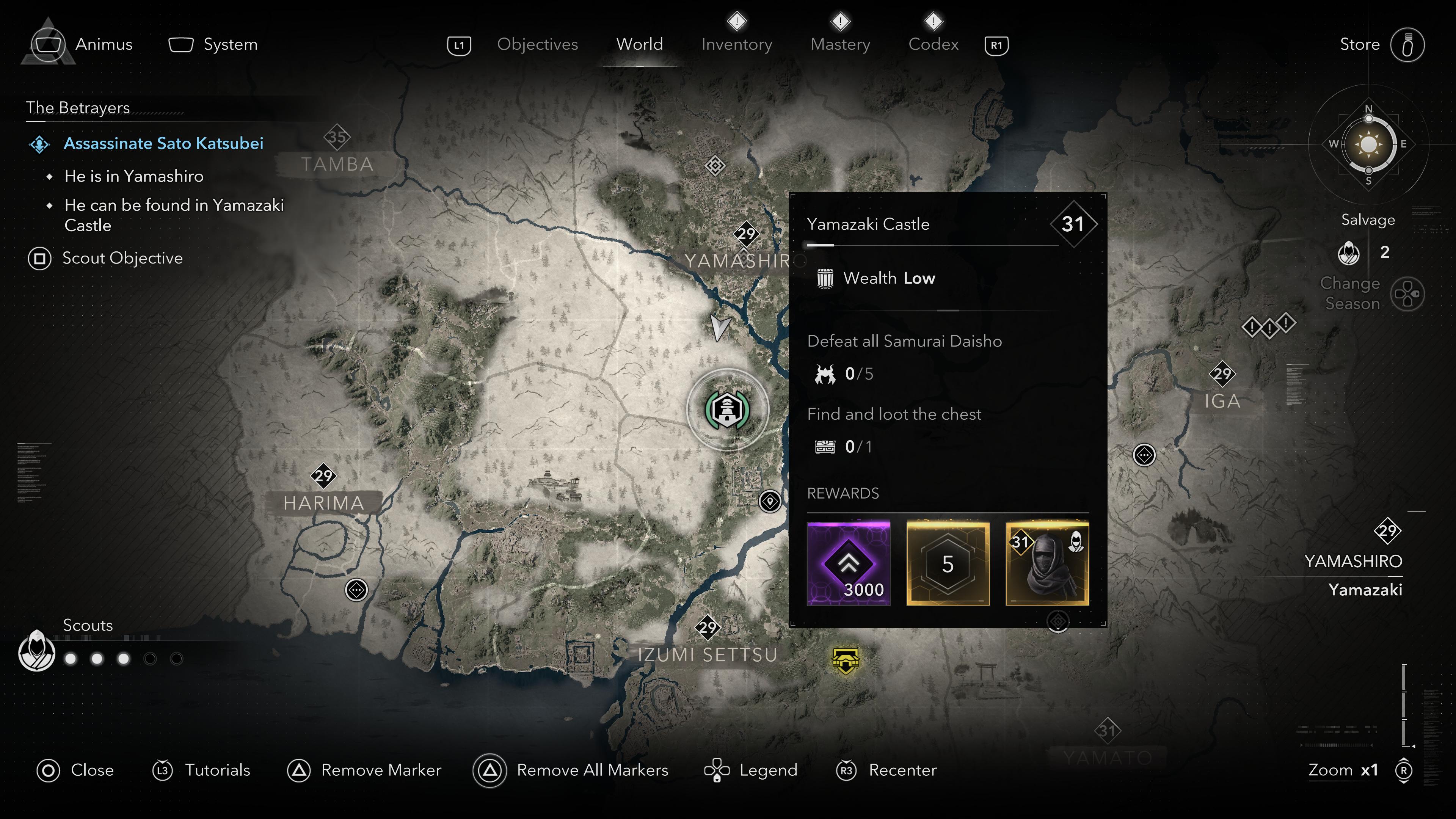Inspect the level 31 hood reward
The height and width of the screenshot is (819, 1456).
point(1047,563)
